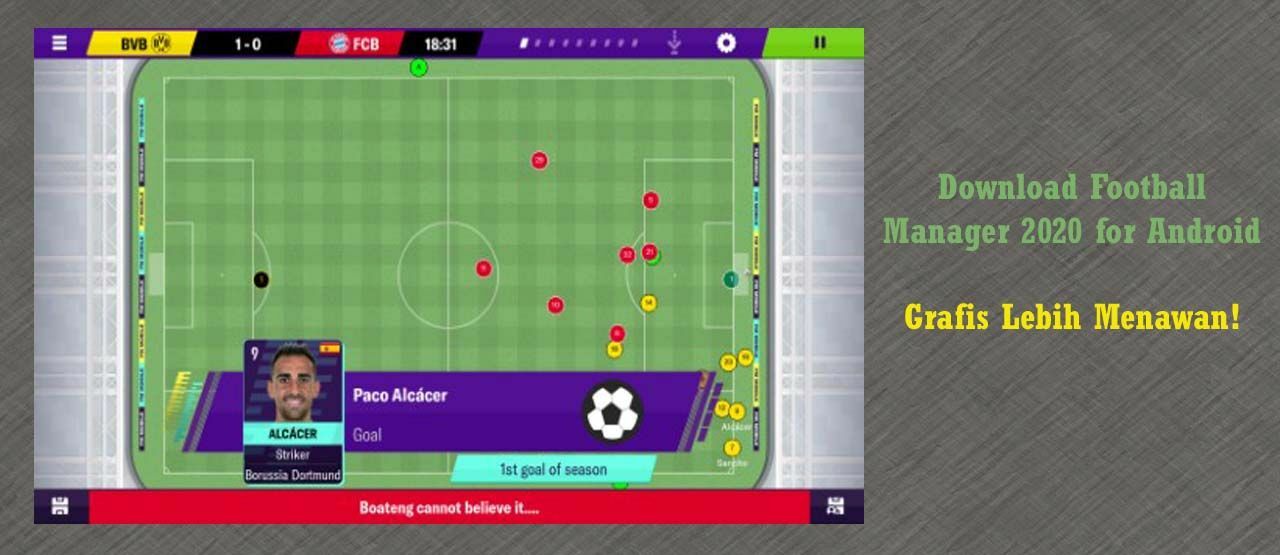View Alcácer's player card
This screenshot has width=1280, height=555.
(293, 412)
